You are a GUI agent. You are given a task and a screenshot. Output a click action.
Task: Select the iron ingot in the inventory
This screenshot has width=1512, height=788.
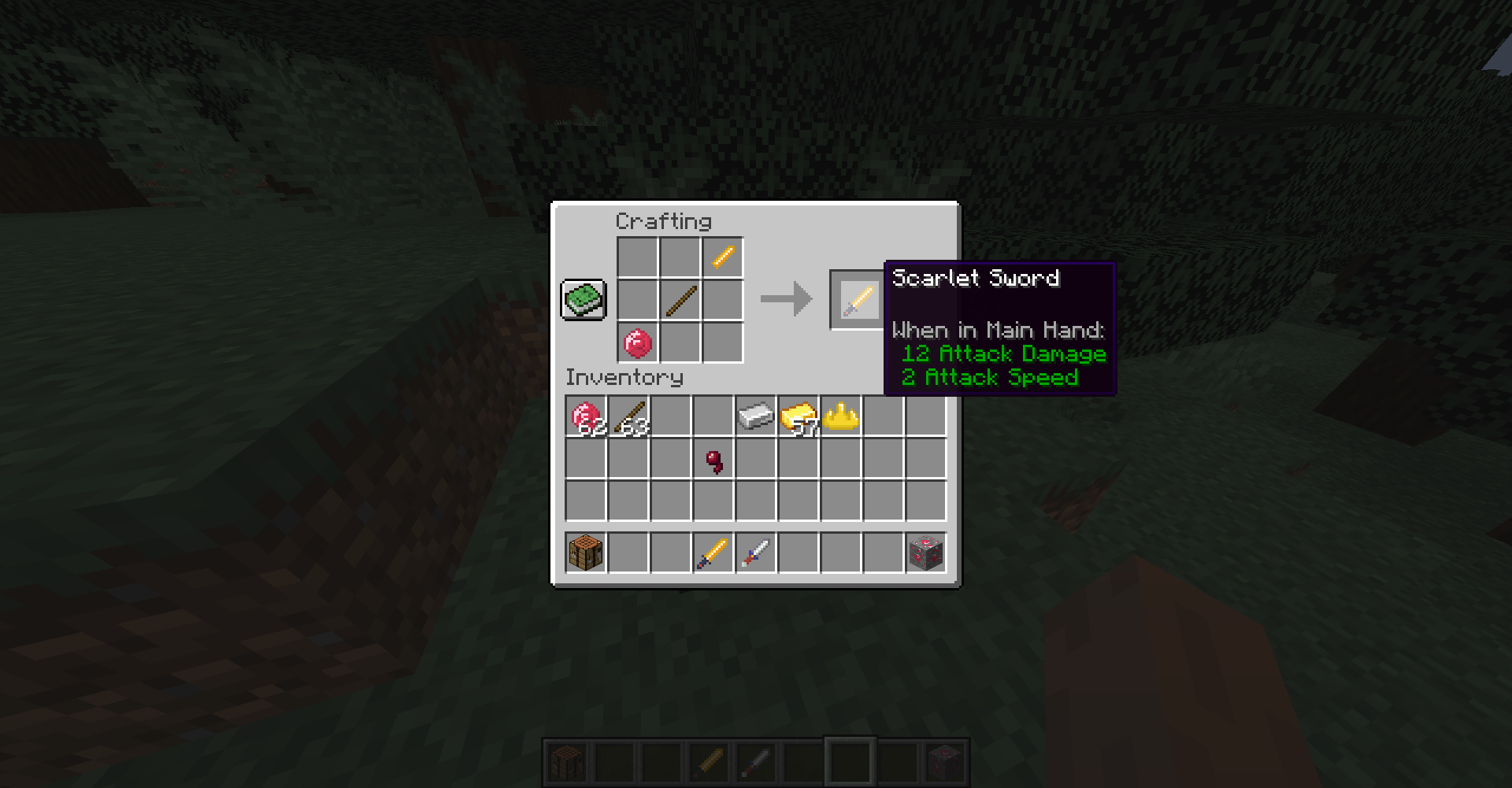(755, 417)
